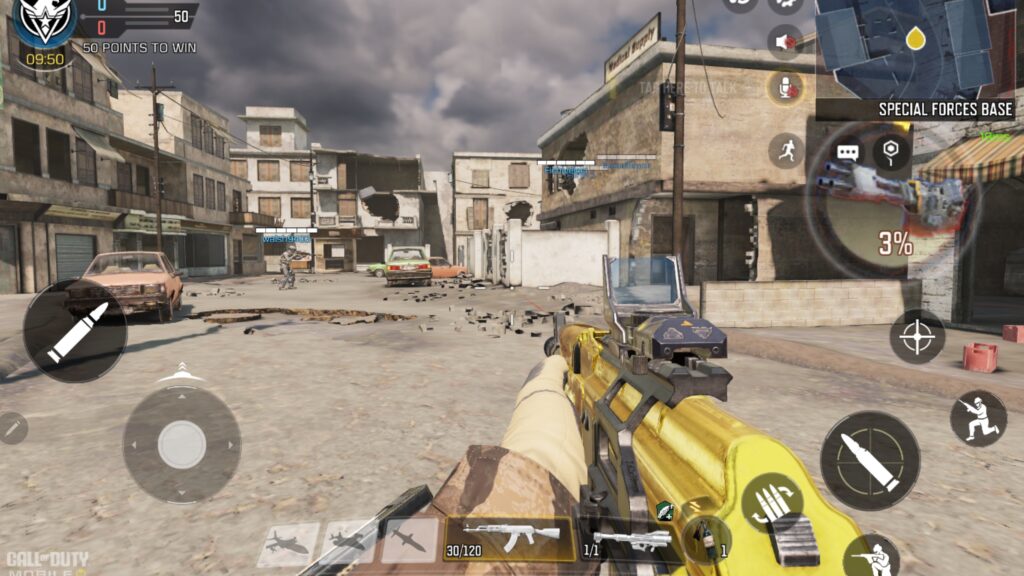The image size is (1024, 576).
Task: Open the quick chat speech bubble
Action: 848,153
